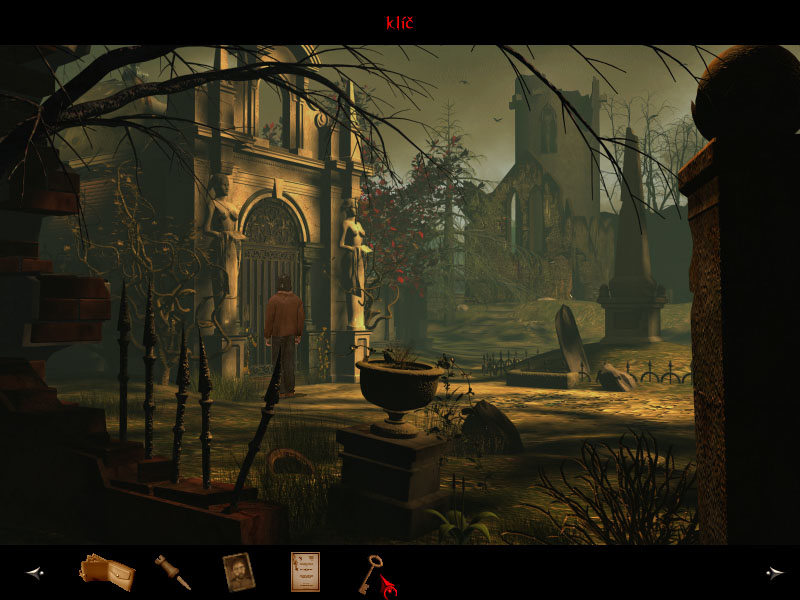
Task: Choose the paper document in inventory
Action: click(305, 572)
